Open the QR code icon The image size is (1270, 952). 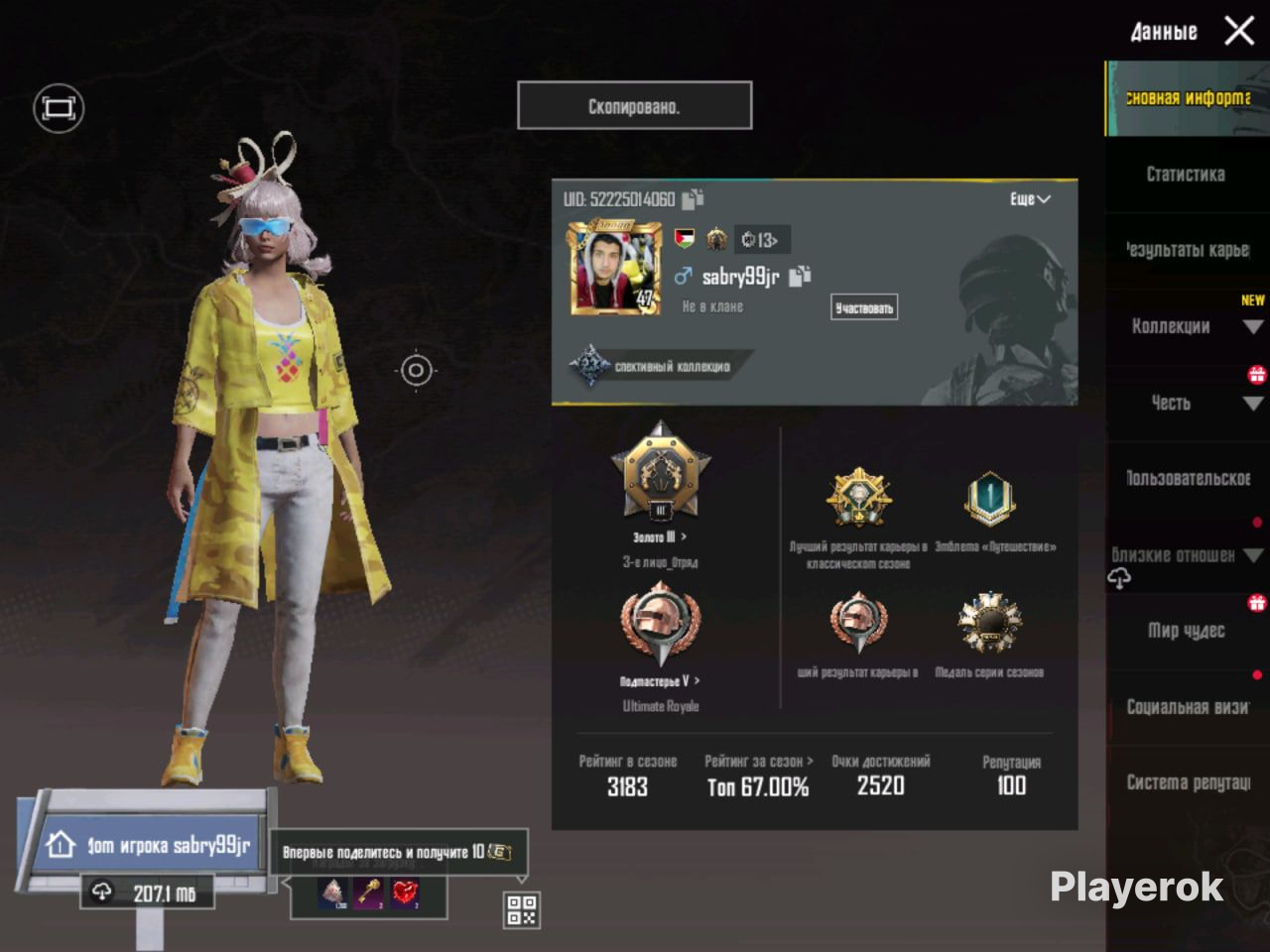522,909
